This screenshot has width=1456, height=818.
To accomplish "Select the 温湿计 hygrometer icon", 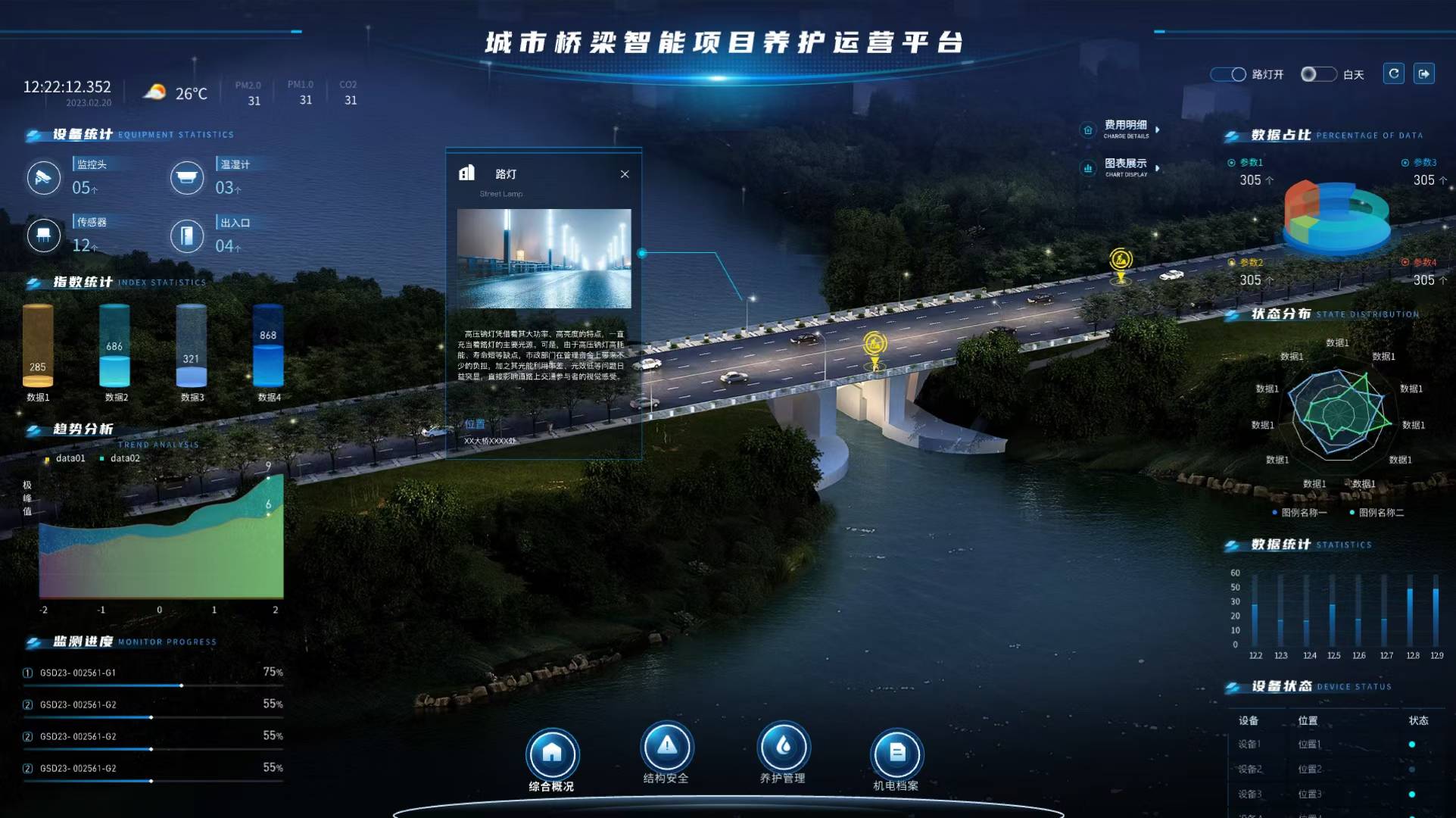I will point(187,178).
